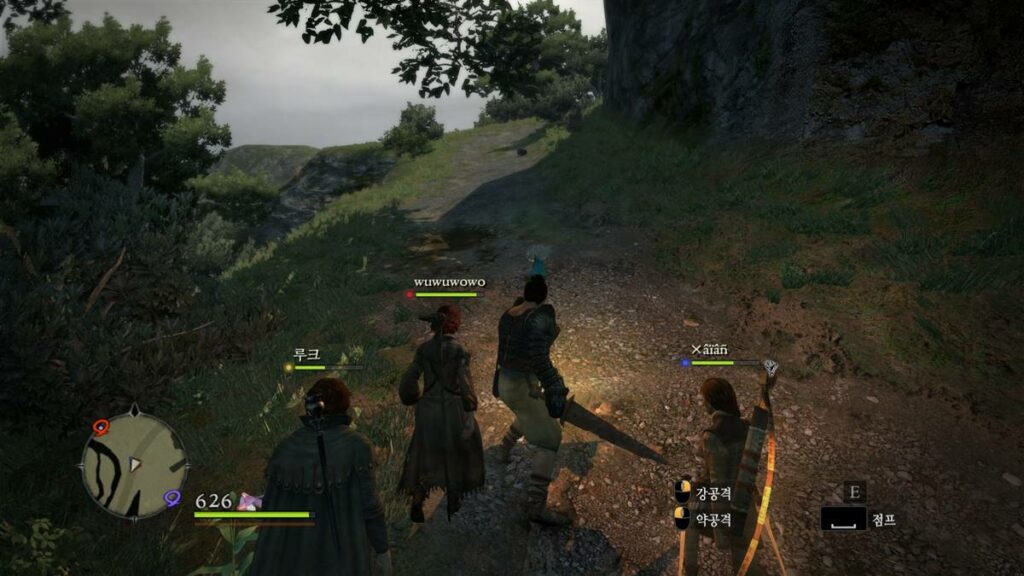Select the wuwuwowo party nameplate

(x=449, y=283)
